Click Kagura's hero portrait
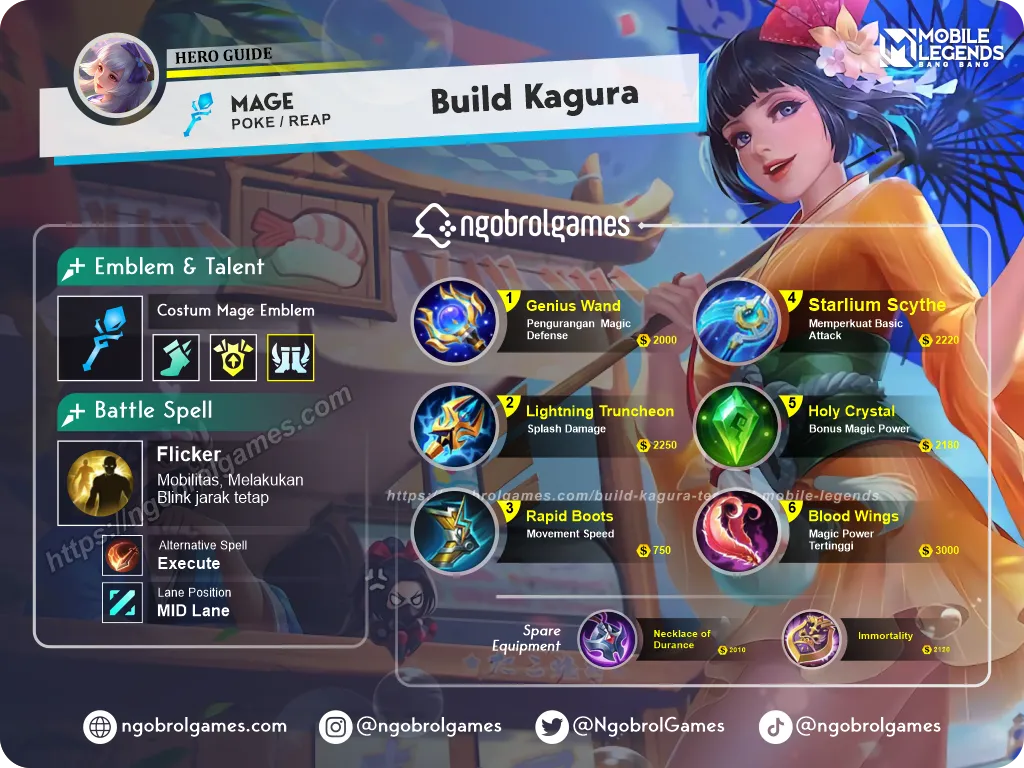The height and width of the screenshot is (768, 1024). coord(116,79)
